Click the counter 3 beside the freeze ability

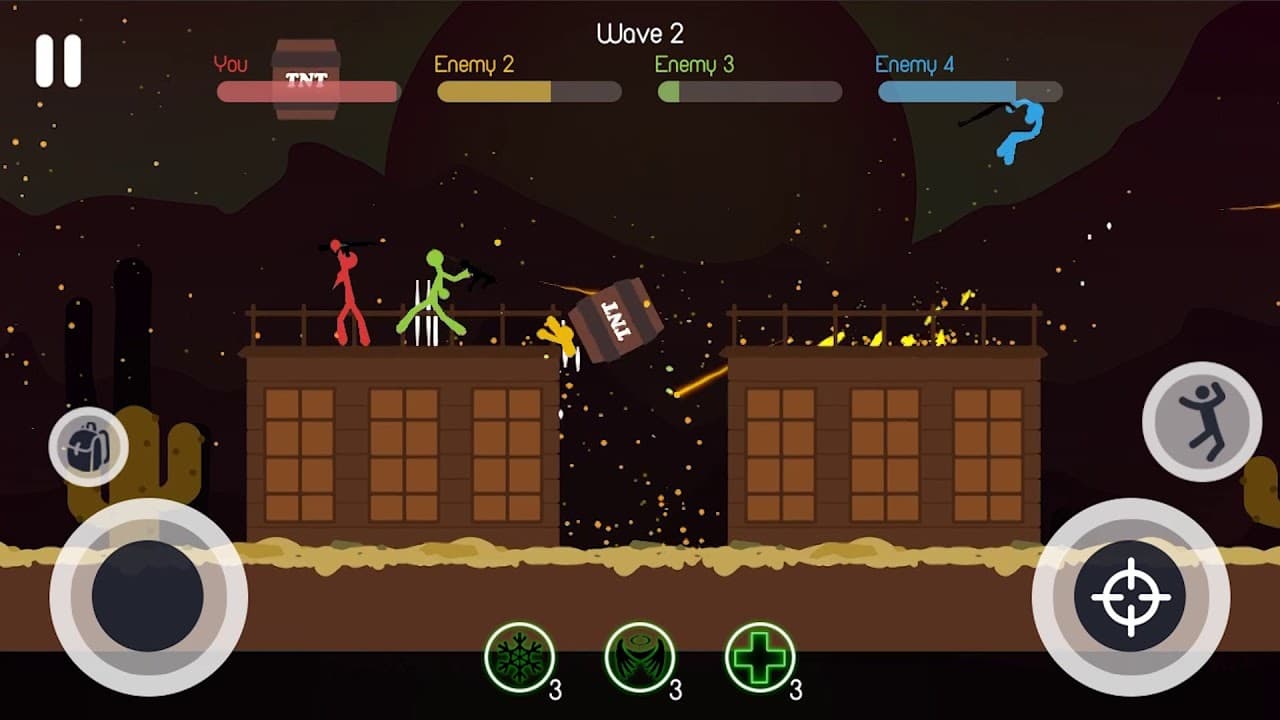click(x=556, y=687)
